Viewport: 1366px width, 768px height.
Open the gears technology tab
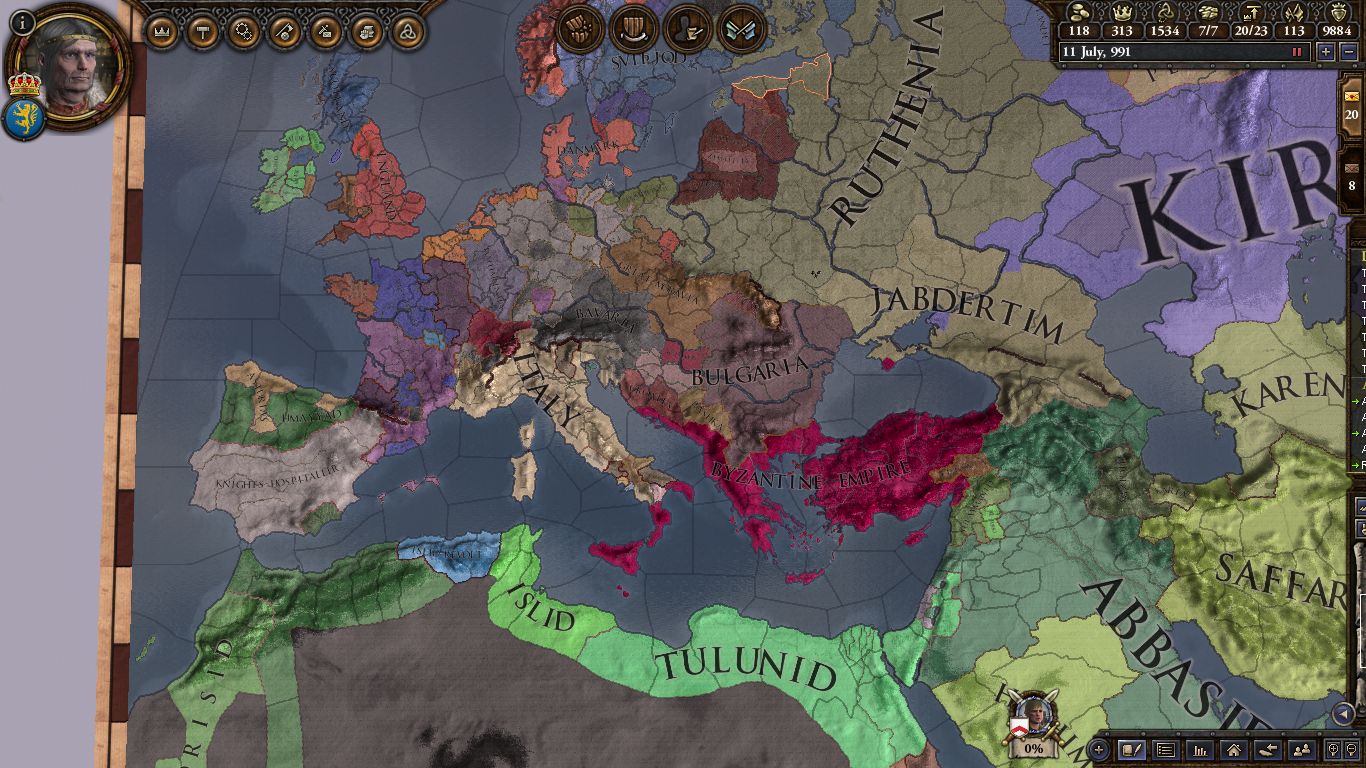pos(243,32)
